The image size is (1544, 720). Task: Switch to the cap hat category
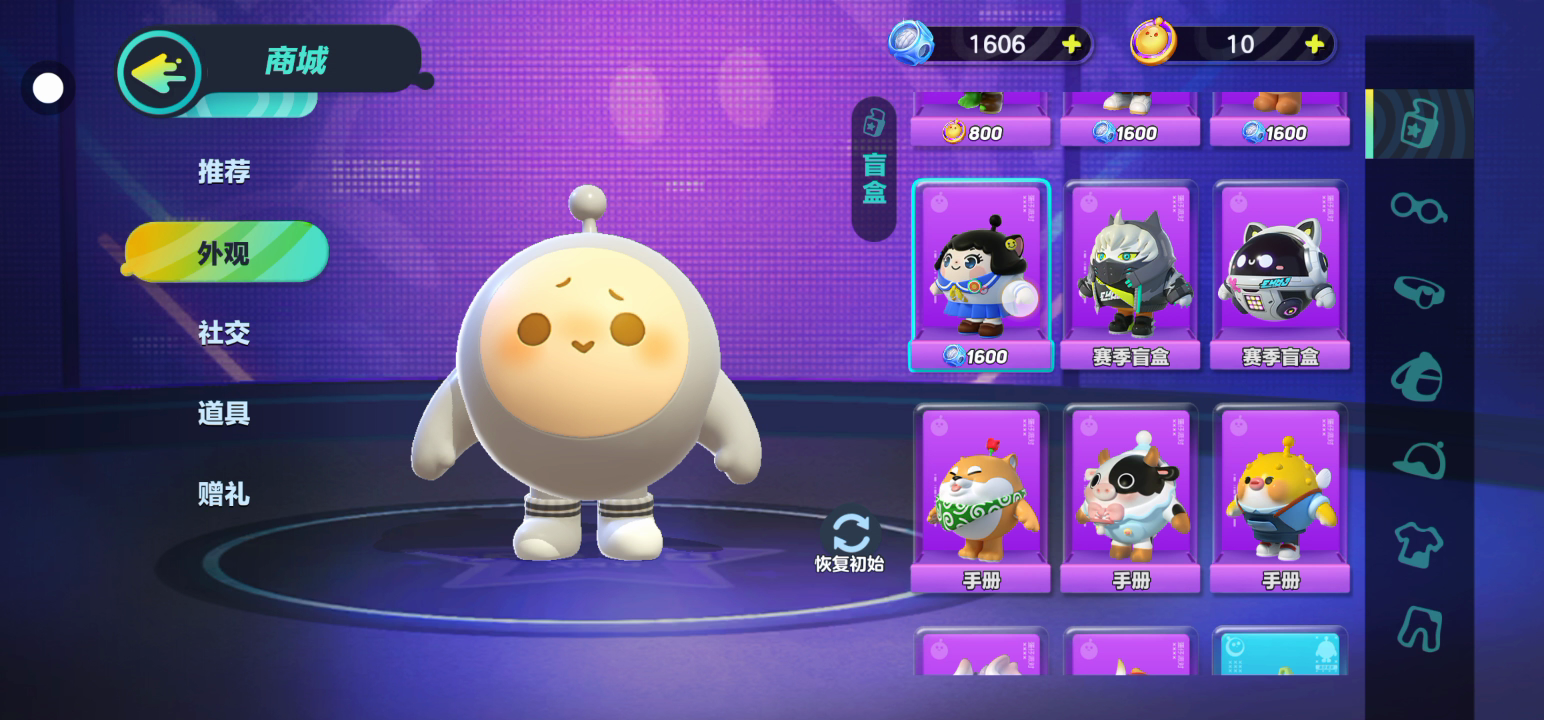coord(1418,461)
